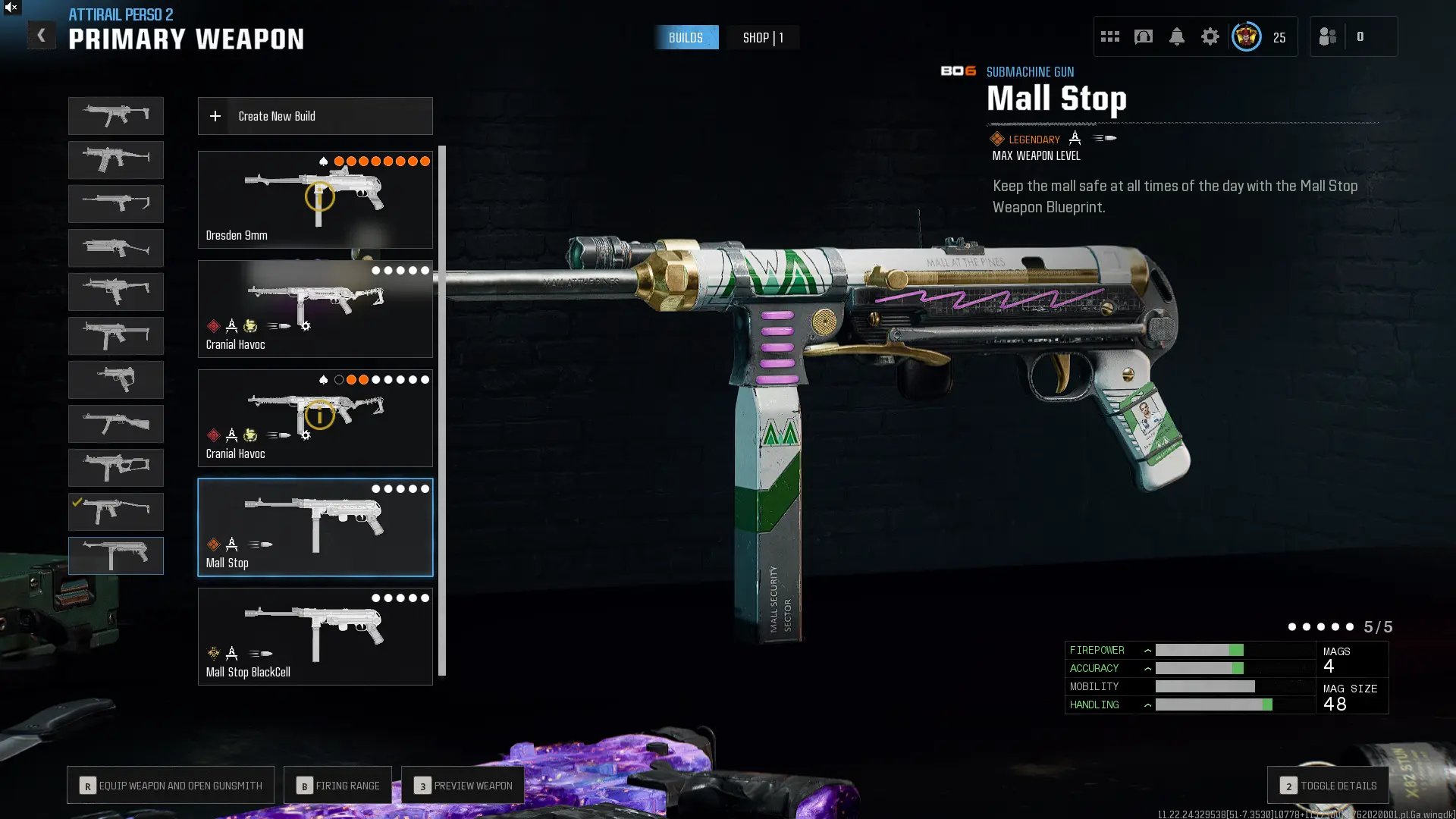Go back with the arrow button
Image resolution: width=1456 pixels, height=819 pixels.
[x=41, y=35]
